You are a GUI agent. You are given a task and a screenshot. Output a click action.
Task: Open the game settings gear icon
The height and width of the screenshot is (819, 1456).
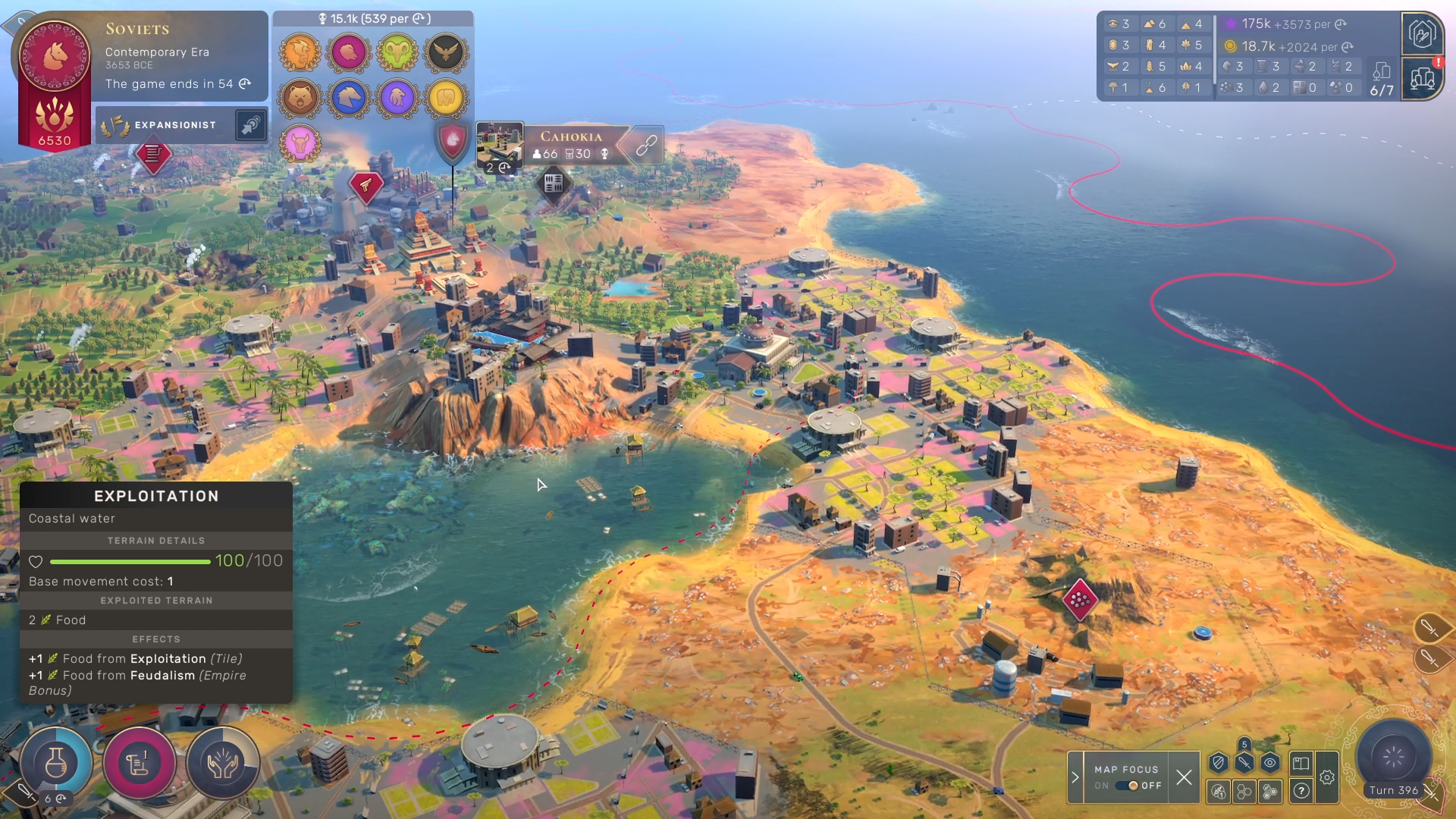(1328, 776)
